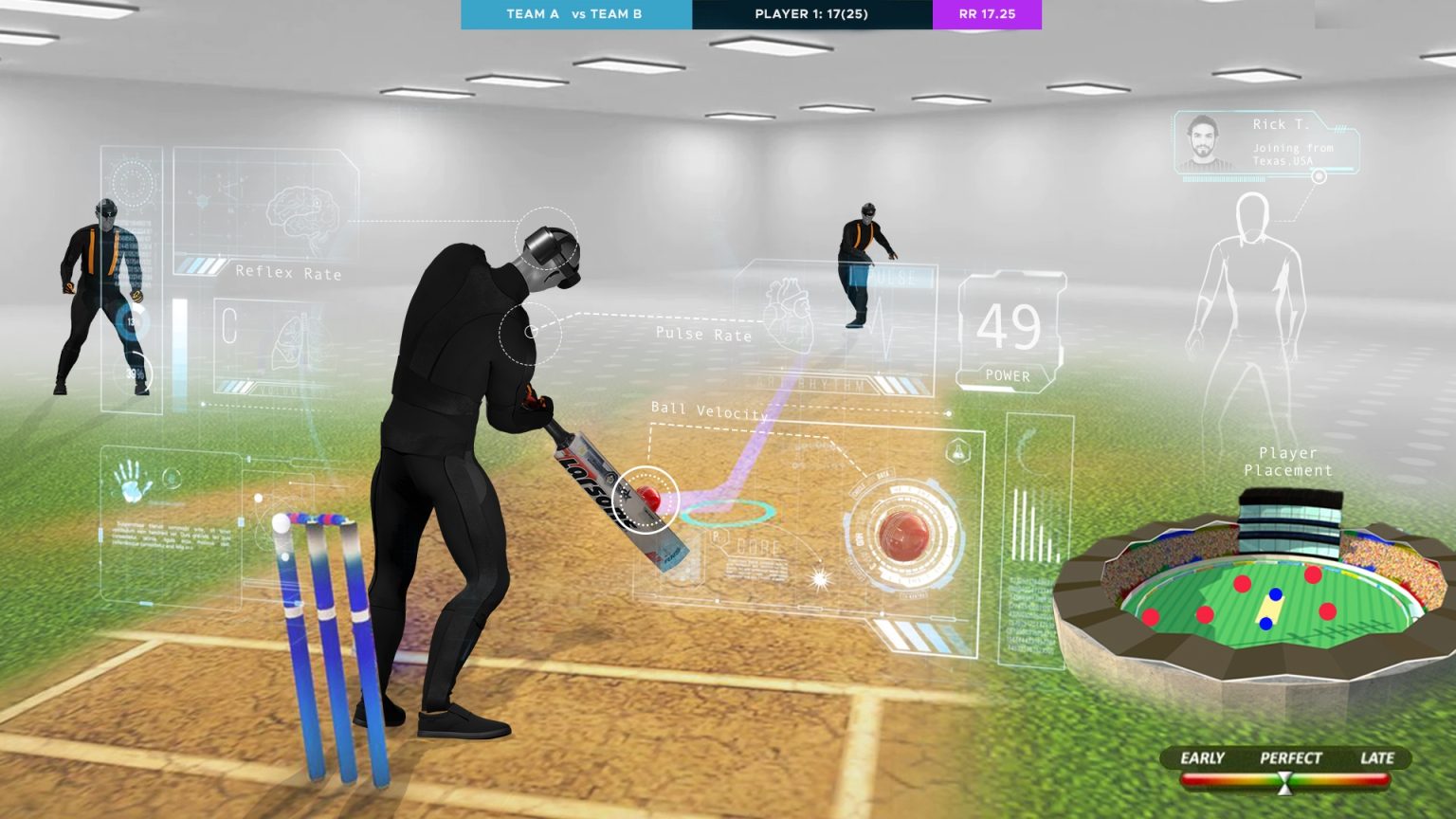Viewport: 1456px width, 819px height.
Task: Enable the PULSE monitor readout
Action: [x=892, y=279]
